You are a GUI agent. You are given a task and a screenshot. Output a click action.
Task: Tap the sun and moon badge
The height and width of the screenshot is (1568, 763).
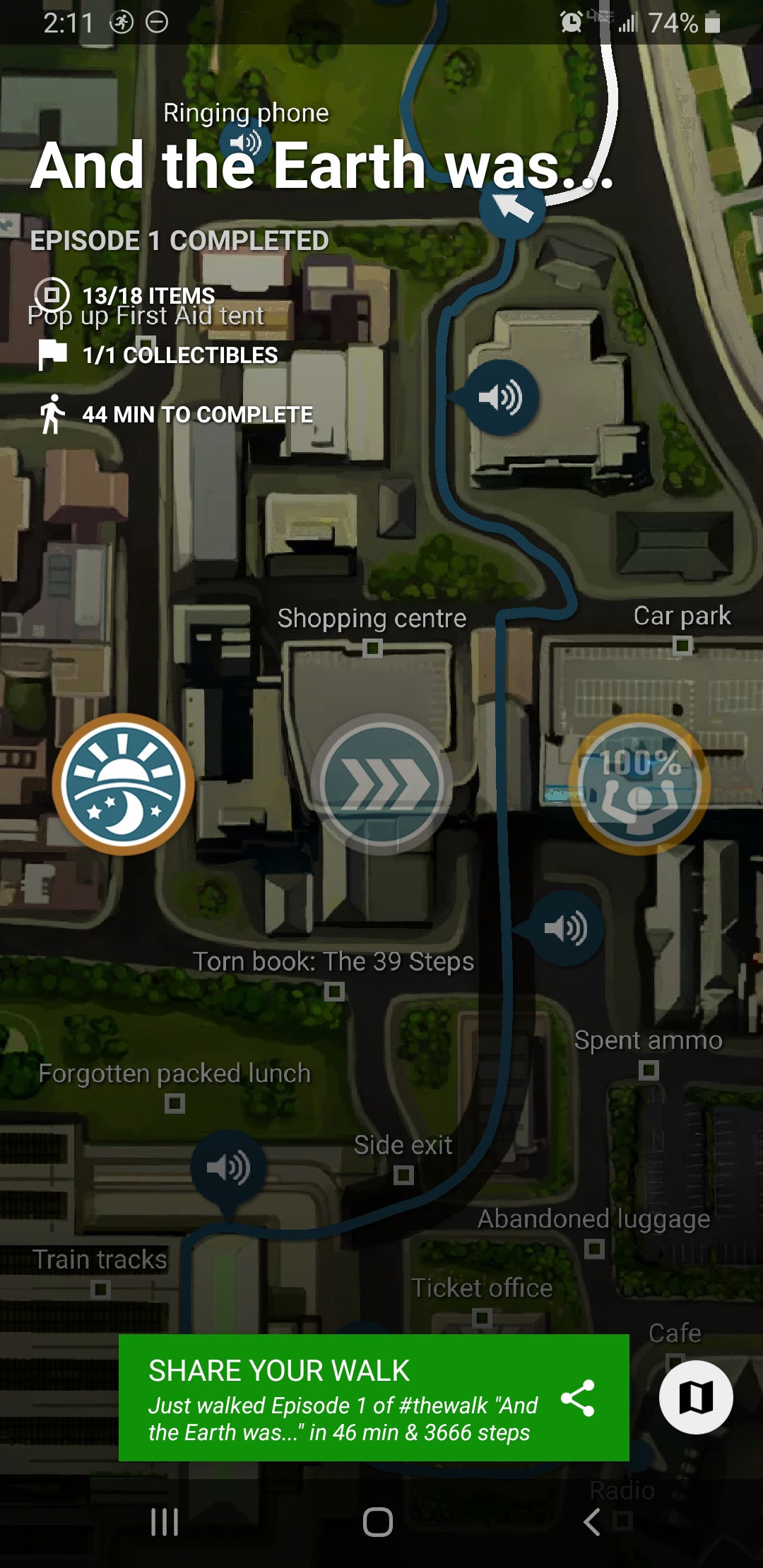tap(124, 784)
